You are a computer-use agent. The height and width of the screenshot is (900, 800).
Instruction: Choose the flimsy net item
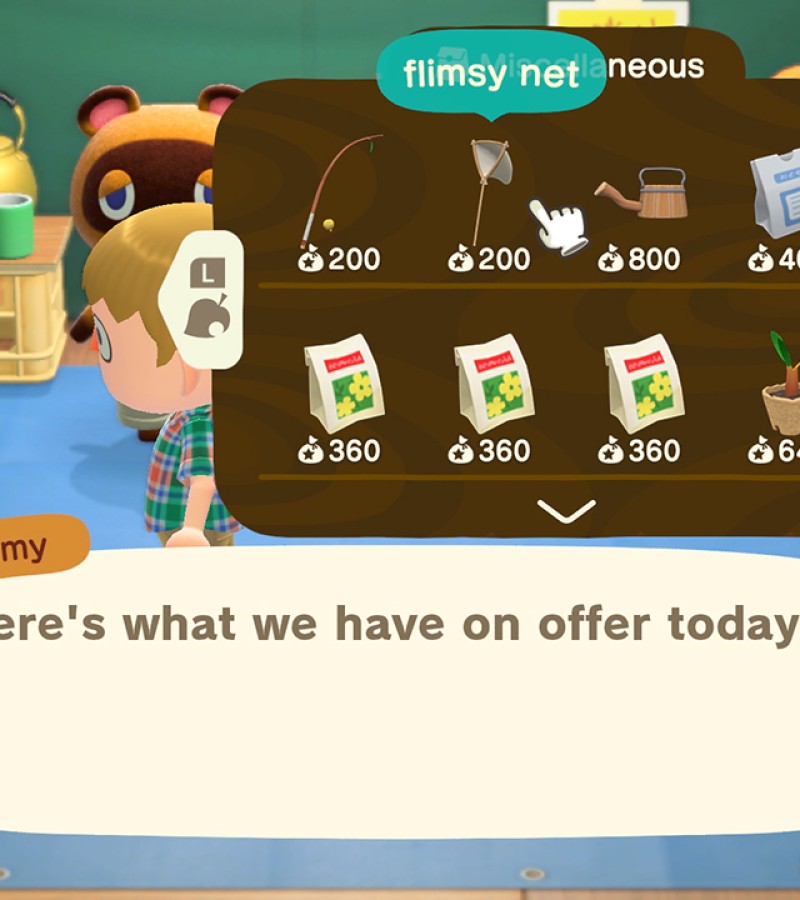click(x=490, y=190)
